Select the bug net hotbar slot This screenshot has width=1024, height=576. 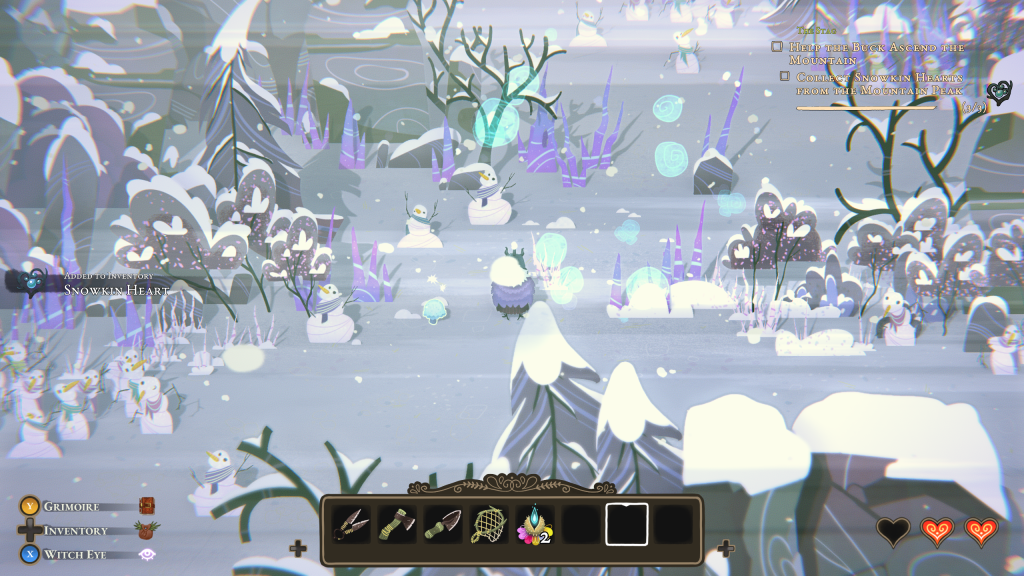[488, 525]
